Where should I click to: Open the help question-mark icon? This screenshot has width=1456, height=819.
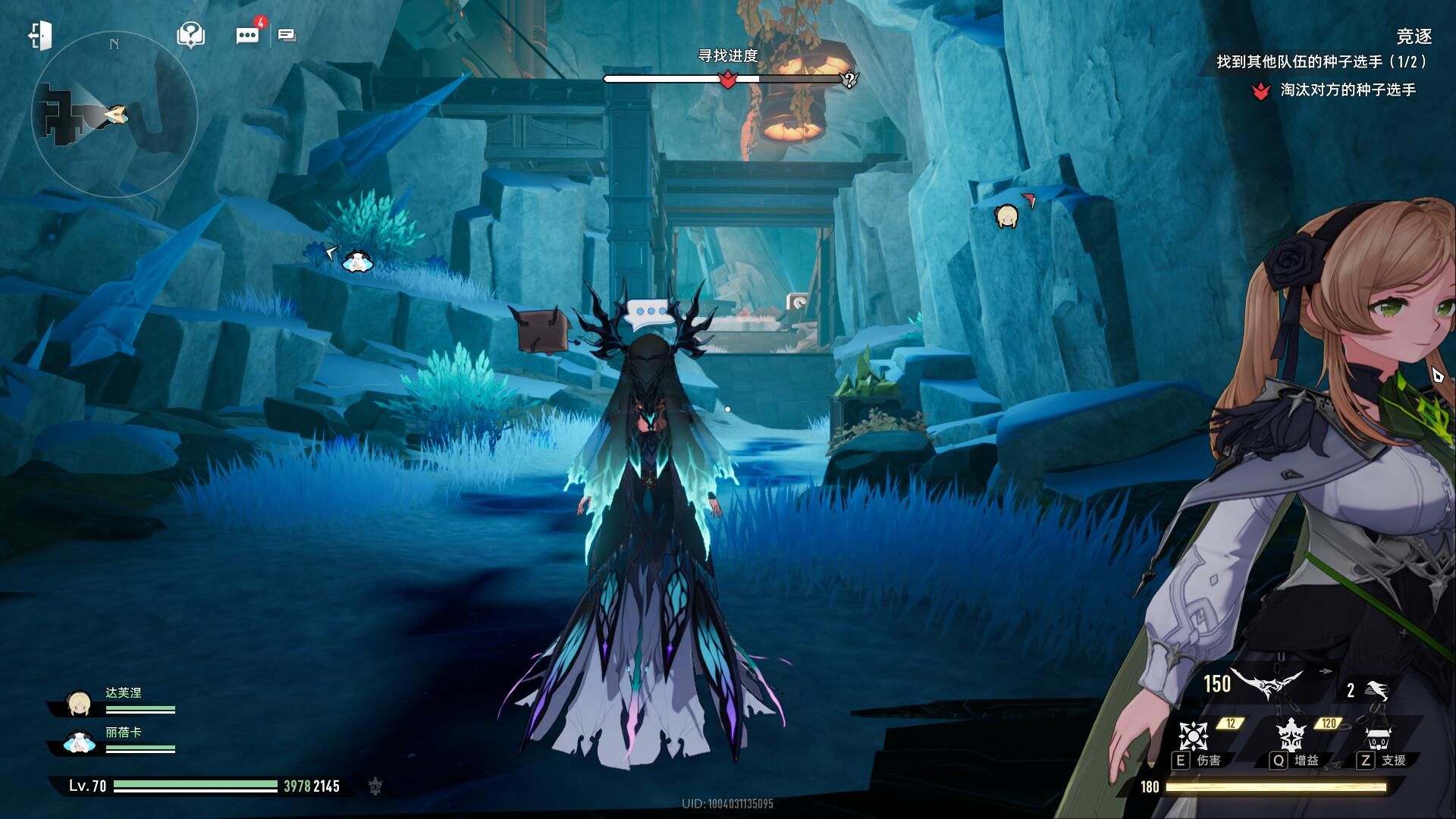[x=190, y=35]
